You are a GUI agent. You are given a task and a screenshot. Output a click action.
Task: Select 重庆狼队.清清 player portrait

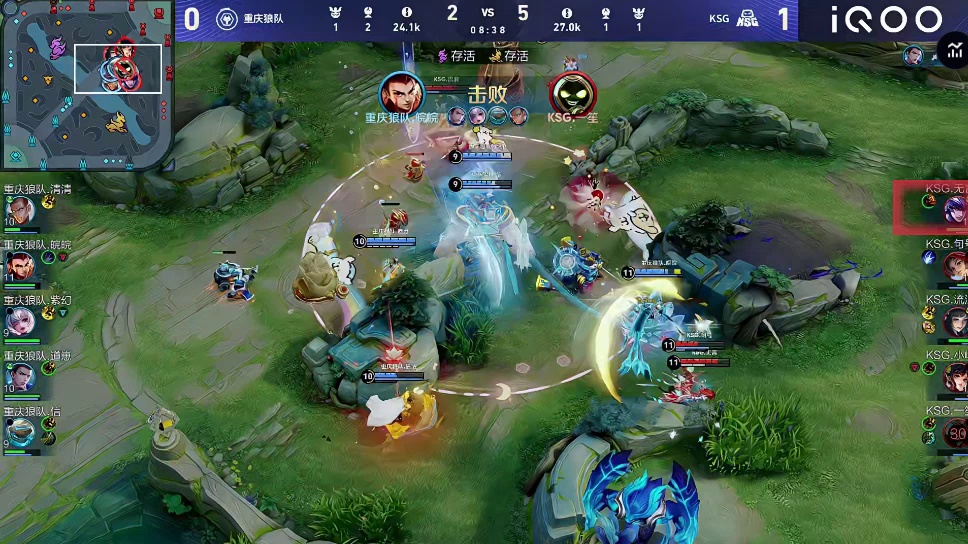(x=21, y=211)
